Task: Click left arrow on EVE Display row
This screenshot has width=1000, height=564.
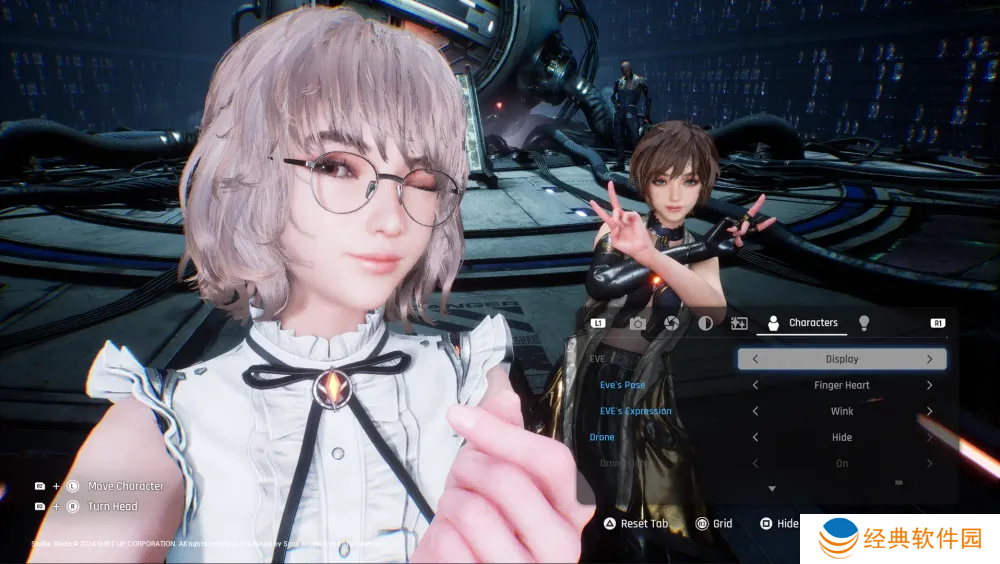Action: pyautogui.click(x=755, y=359)
